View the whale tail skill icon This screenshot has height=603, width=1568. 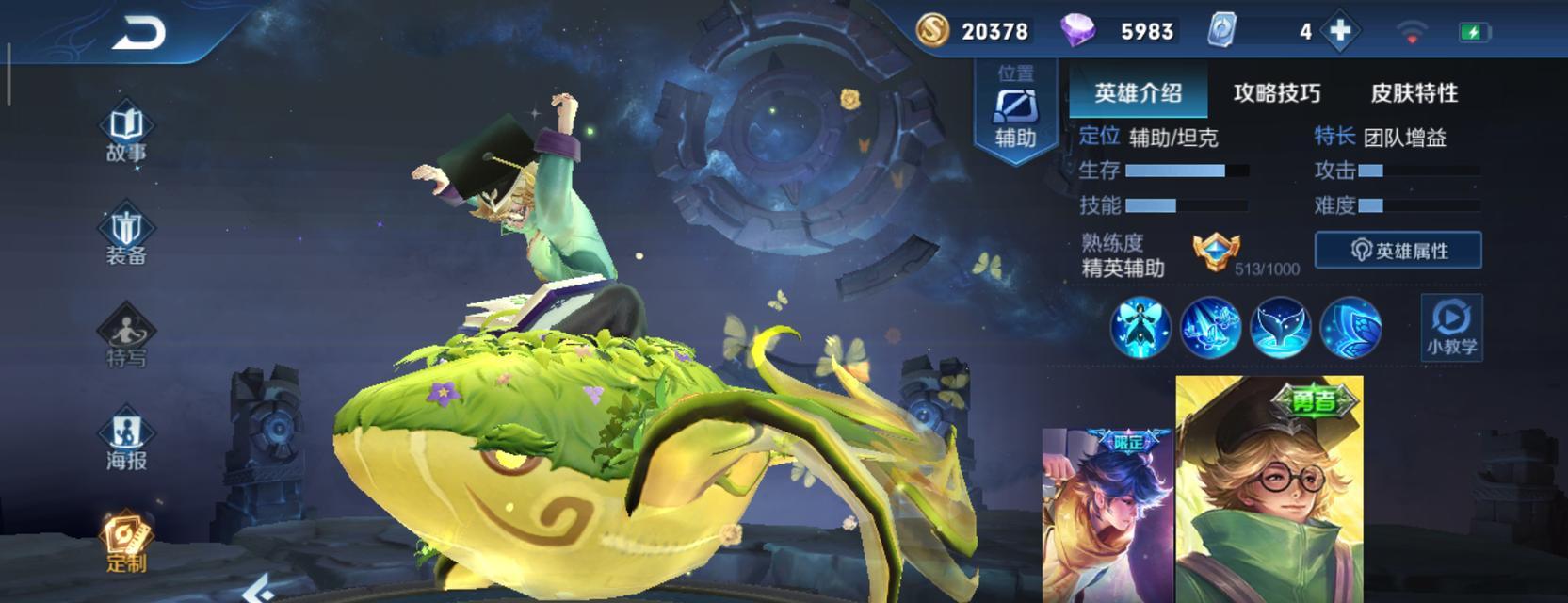coord(1281,327)
